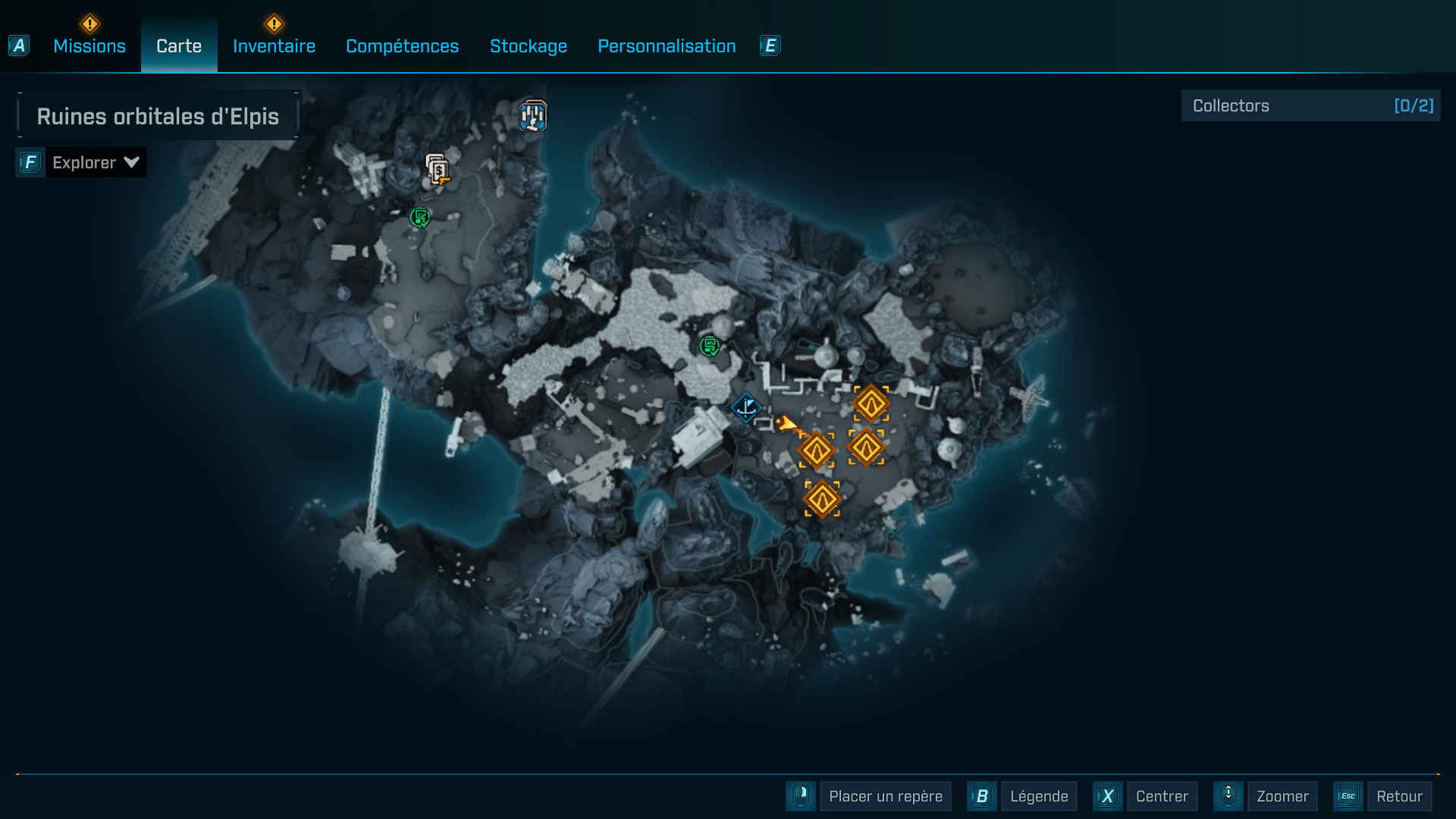Click the Retour button

pyautogui.click(x=1401, y=796)
